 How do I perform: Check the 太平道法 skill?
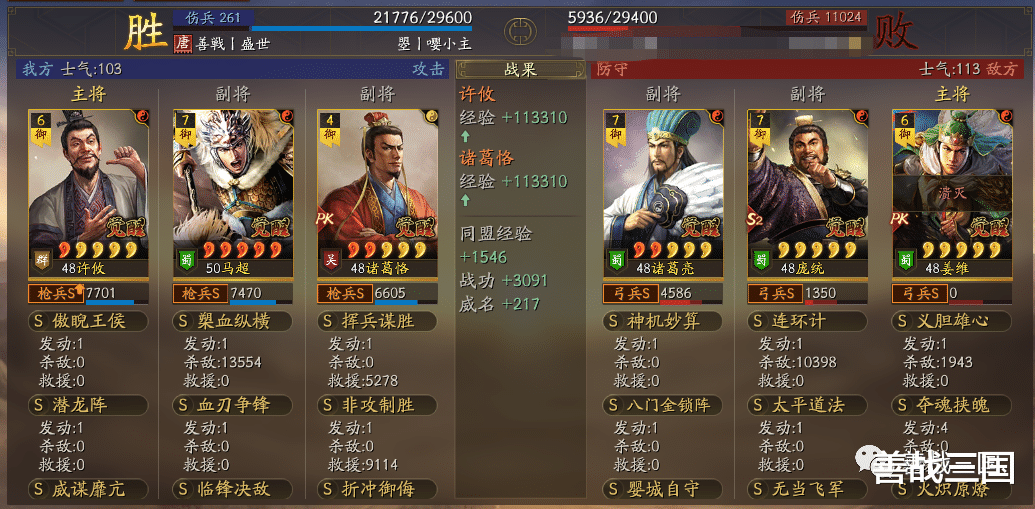[807, 405]
